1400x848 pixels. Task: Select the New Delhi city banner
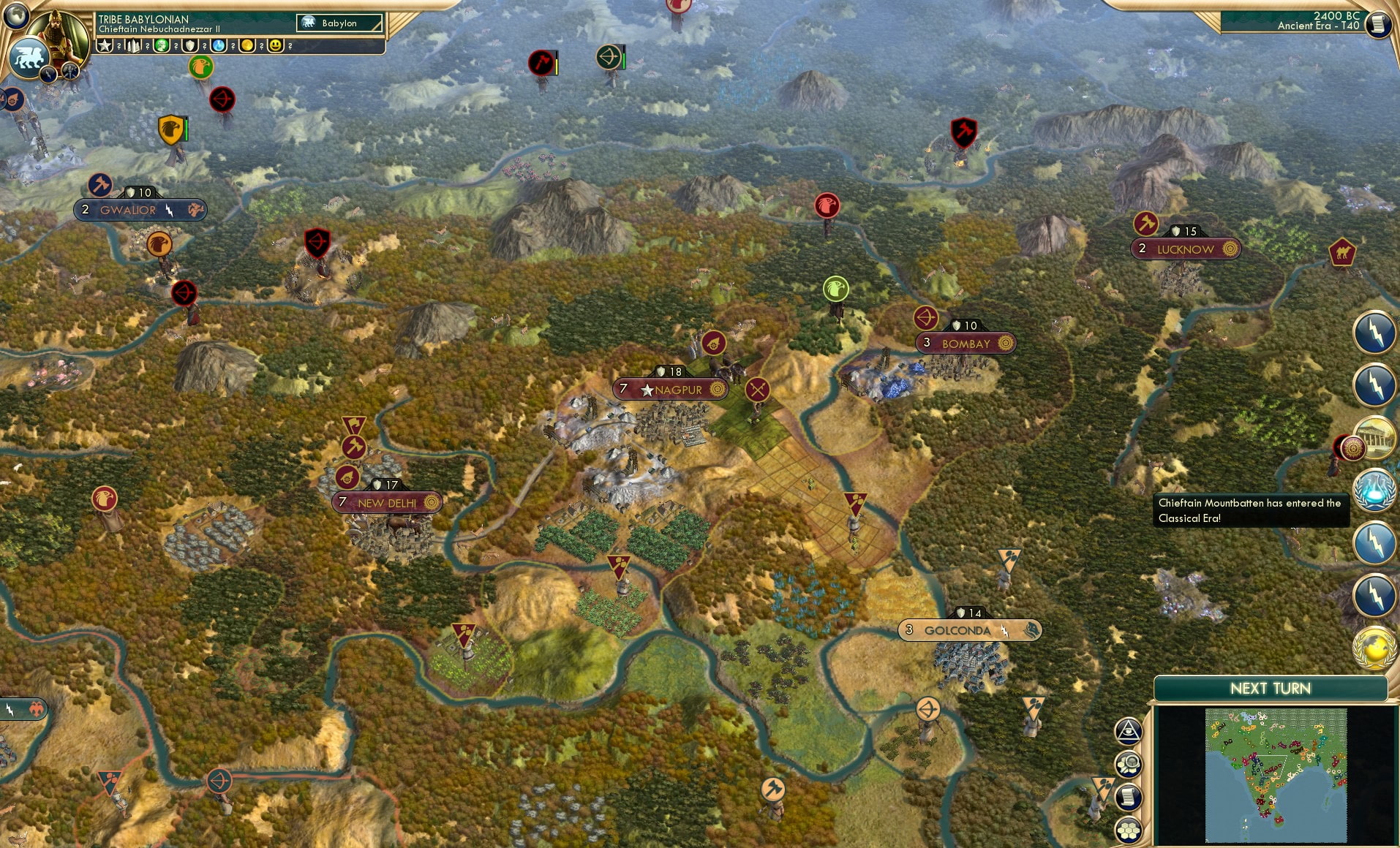tap(387, 502)
